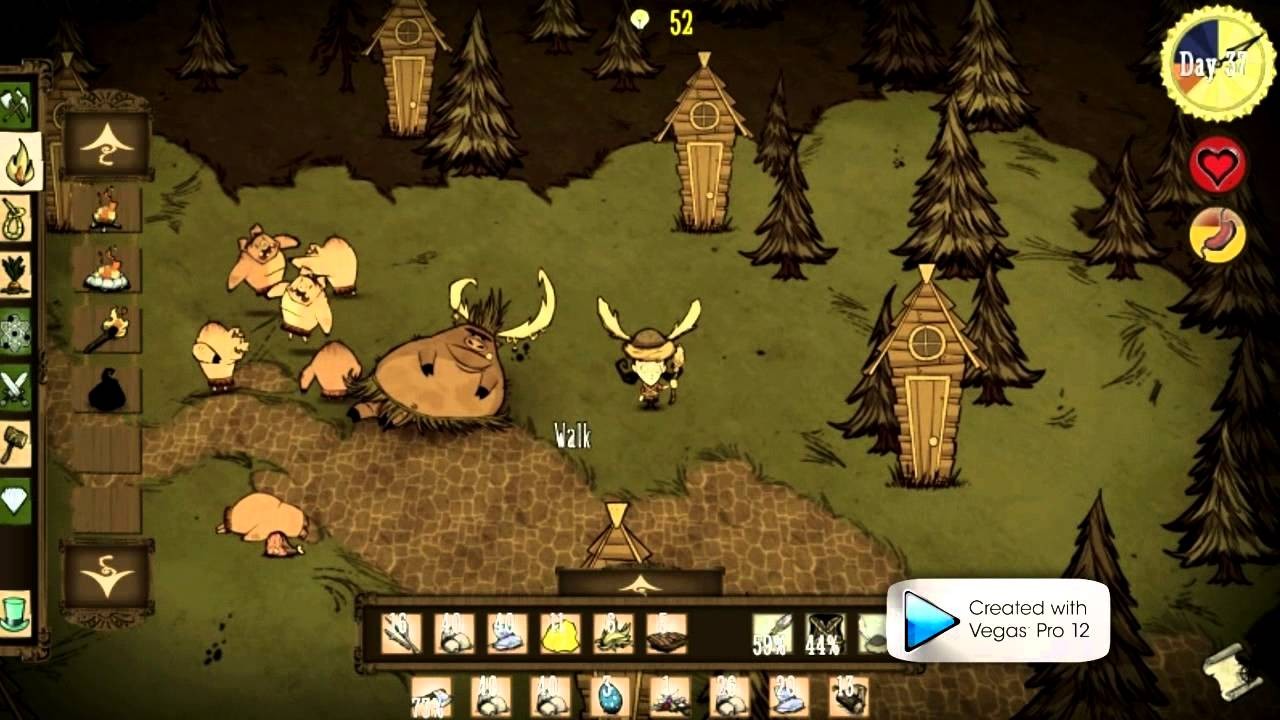Select the torch recipe
1280x720 pixels.
(x=106, y=329)
